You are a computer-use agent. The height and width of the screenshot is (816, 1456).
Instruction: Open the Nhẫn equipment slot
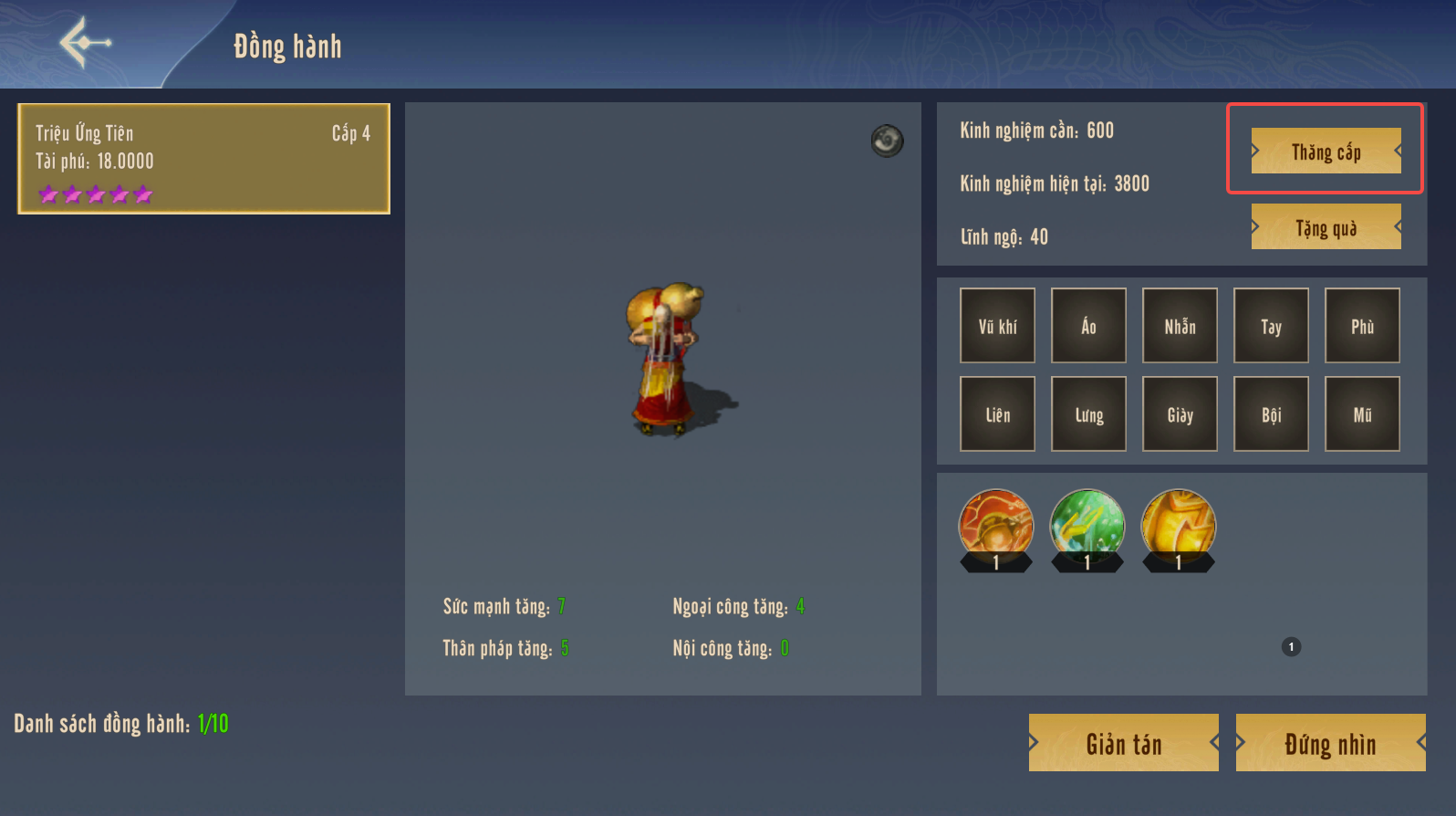click(x=1180, y=326)
